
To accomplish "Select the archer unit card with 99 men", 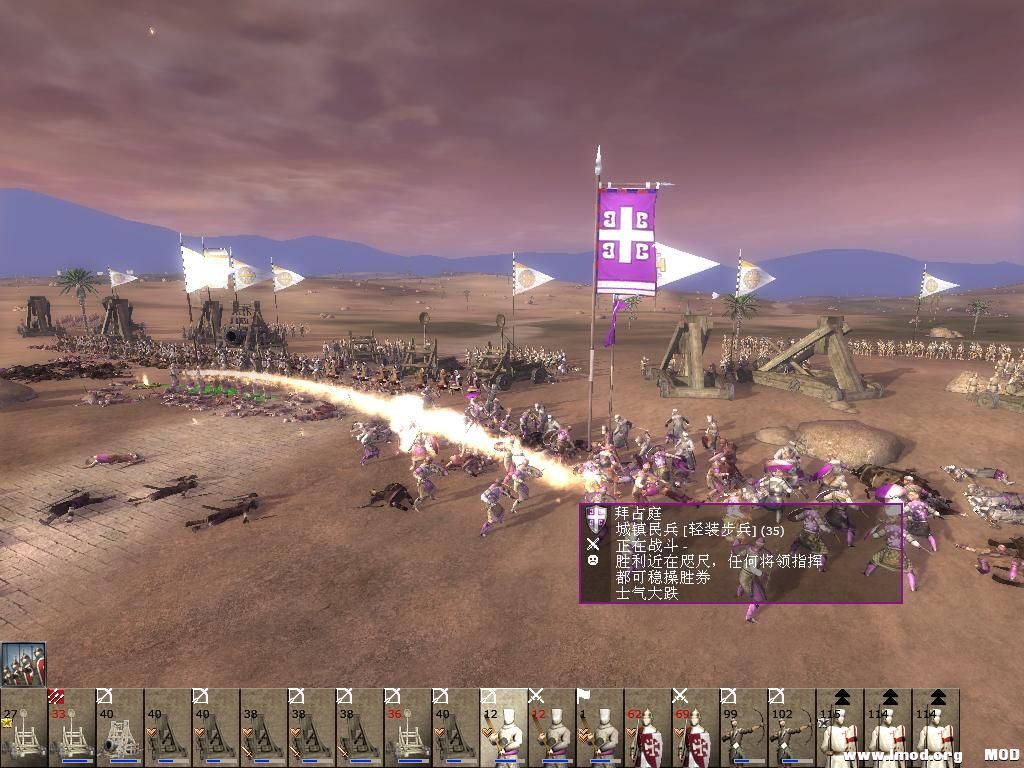I will point(743,727).
